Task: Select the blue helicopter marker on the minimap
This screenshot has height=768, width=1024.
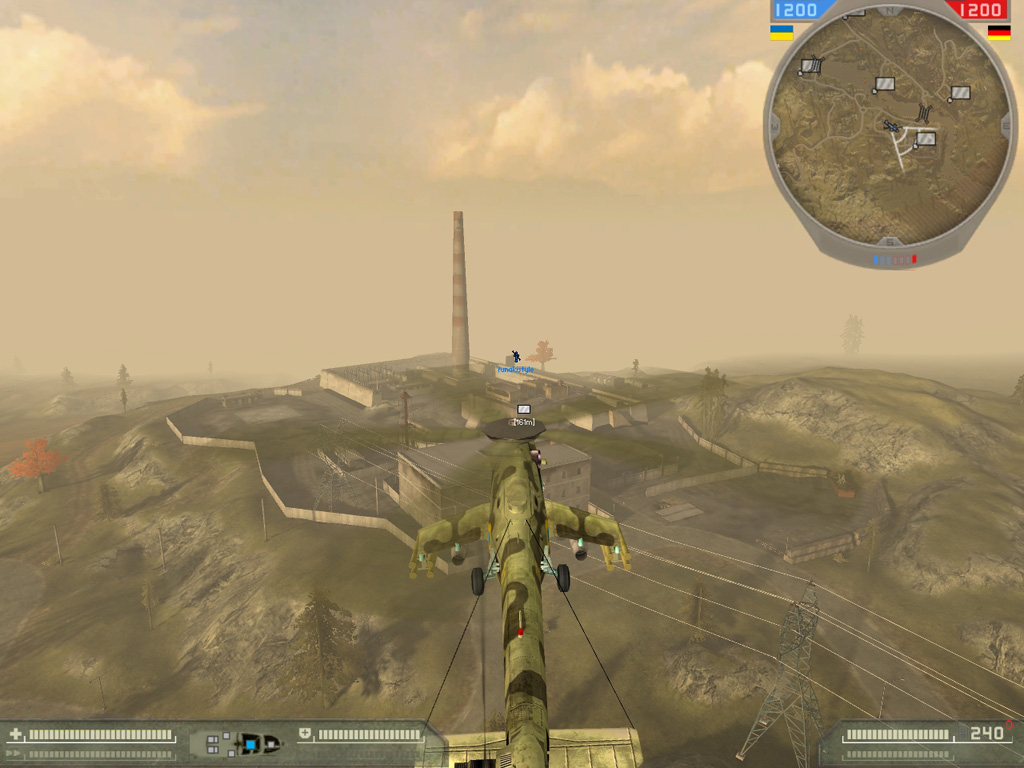Action: click(x=891, y=126)
